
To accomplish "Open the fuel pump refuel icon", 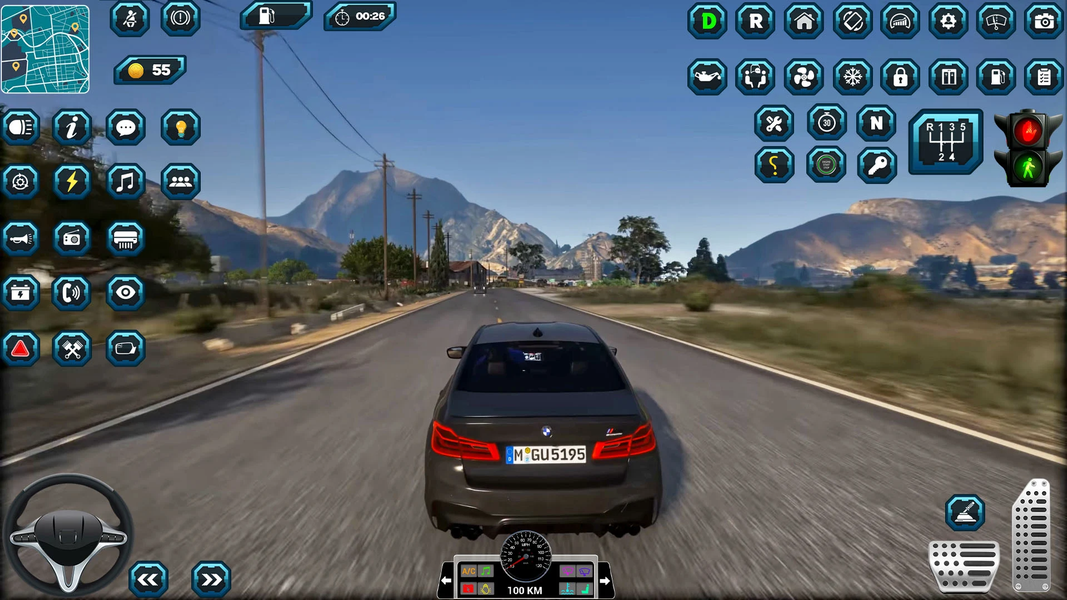I will click(996, 77).
